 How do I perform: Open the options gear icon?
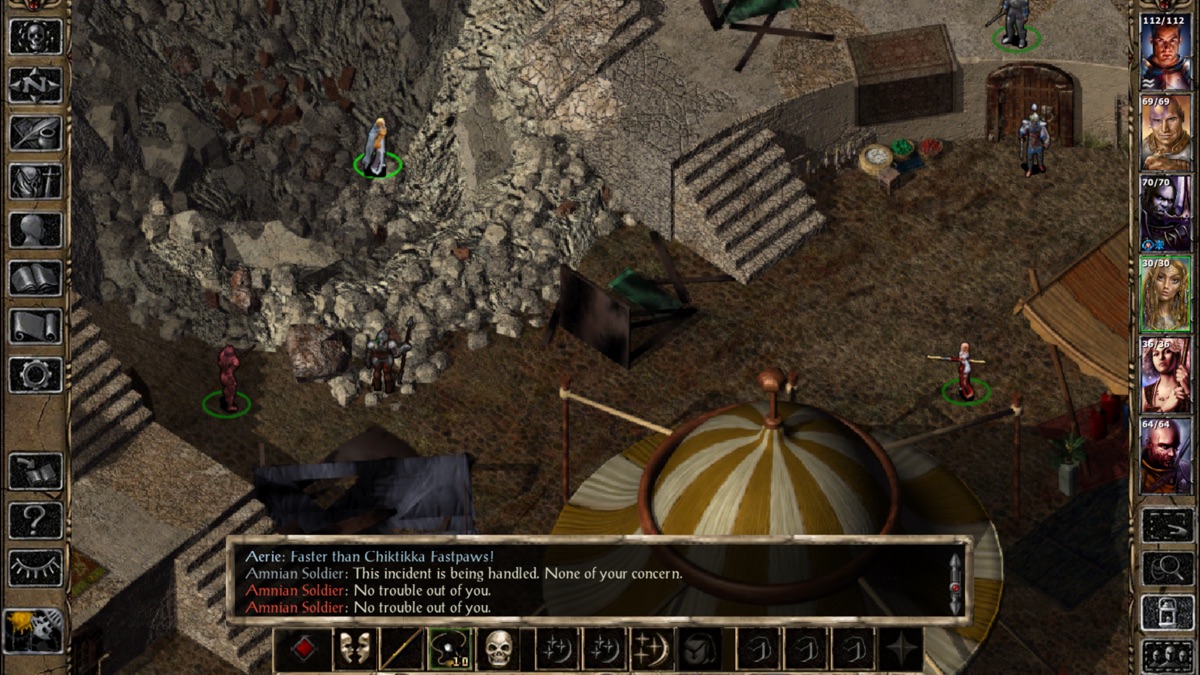[x=35, y=374]
